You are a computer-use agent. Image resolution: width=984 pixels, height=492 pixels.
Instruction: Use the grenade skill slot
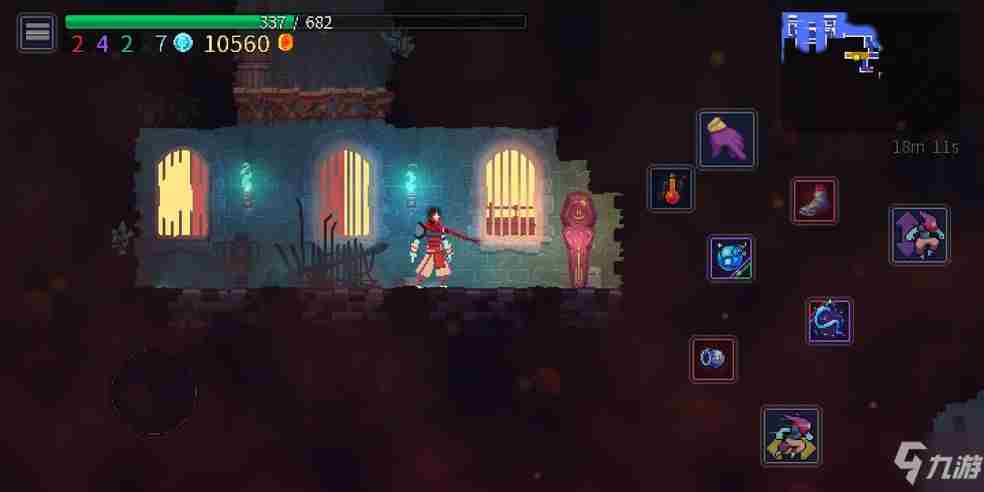click(x=713, y=358)
